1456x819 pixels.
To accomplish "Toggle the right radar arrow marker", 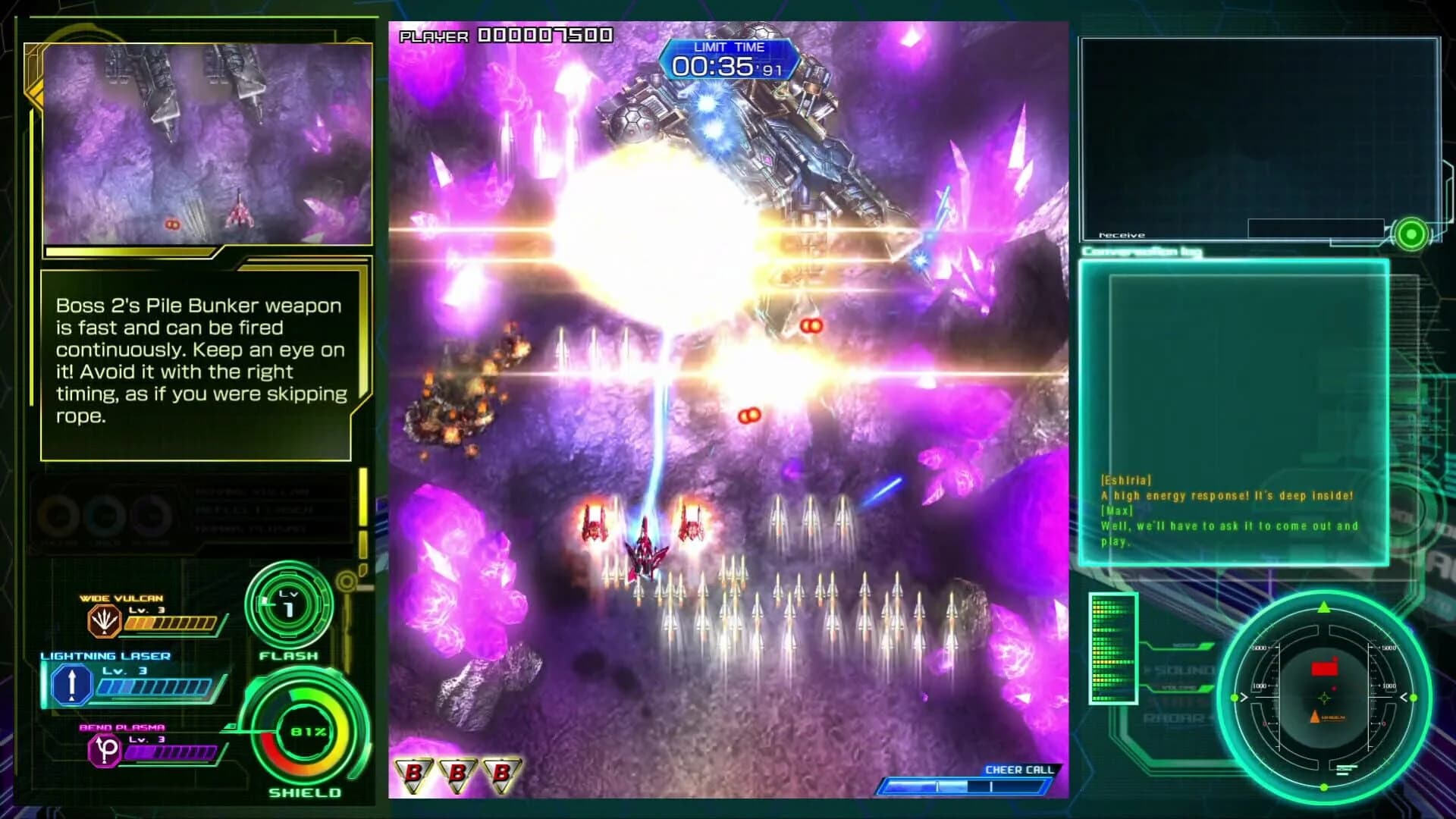I will coord(1404,698).
